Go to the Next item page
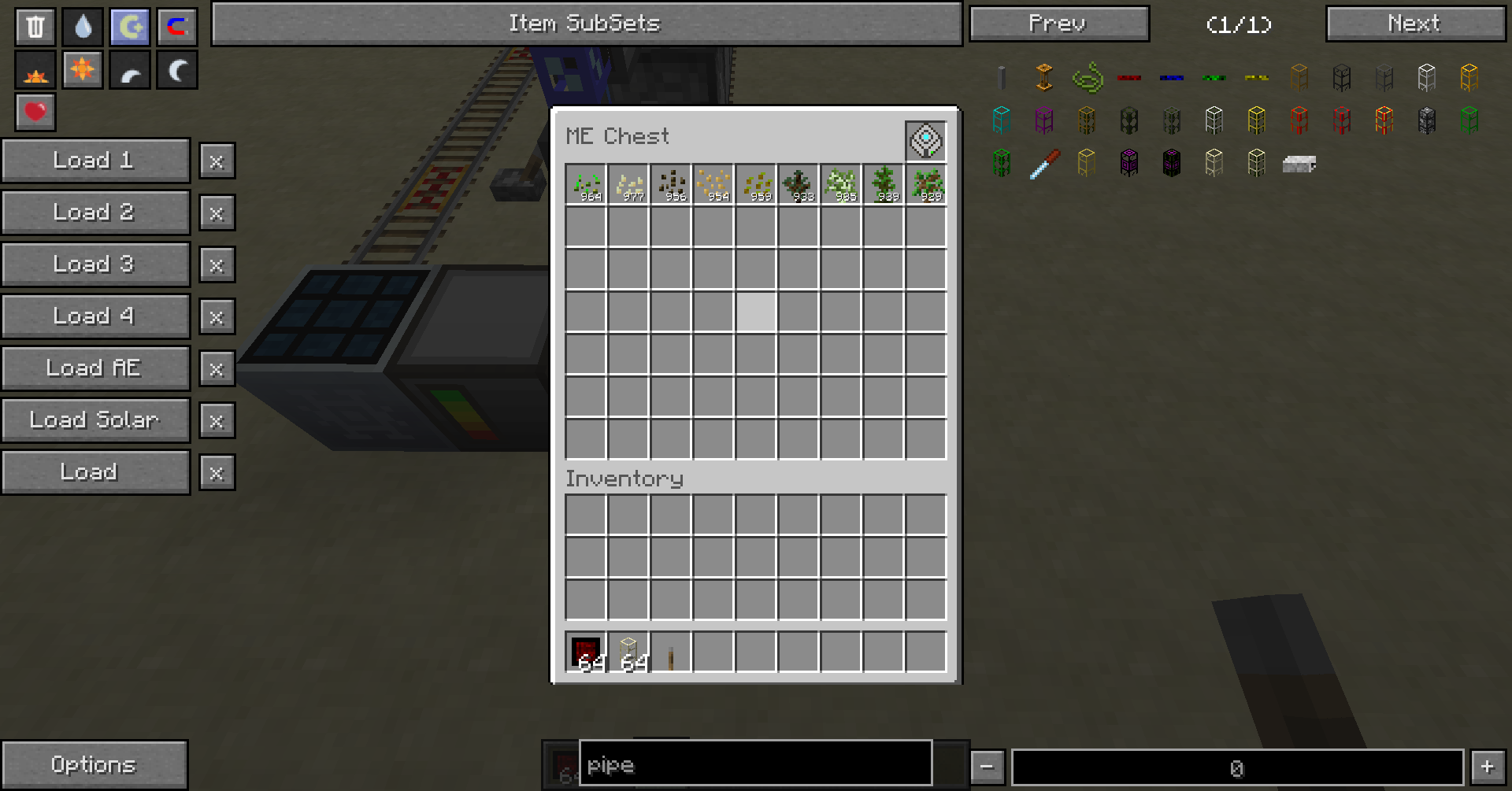The height and width of the screenshot is (791, 1512). (x=1415, y=24)
